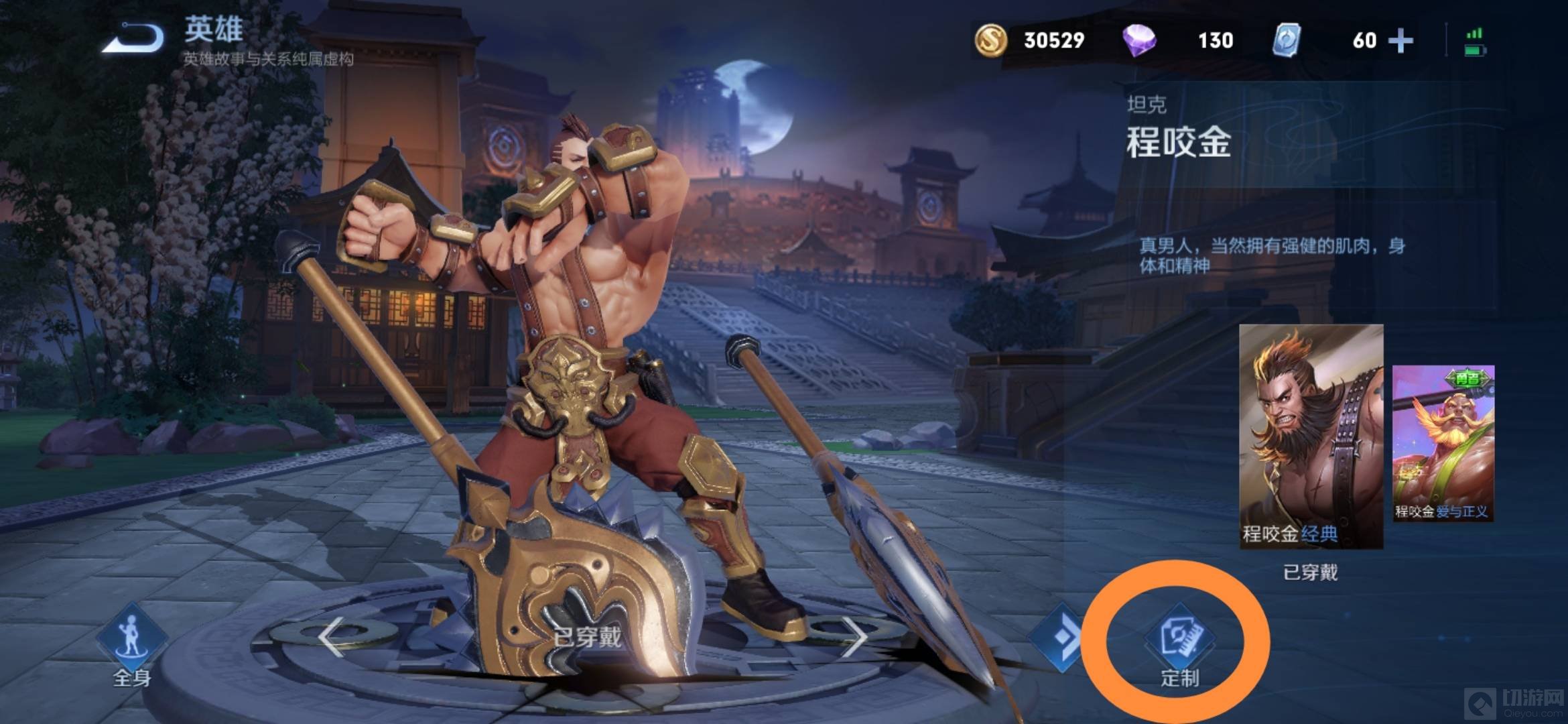Go back using the return arrow
The height and width of the screenshot is (724, 1568).
click(134, 39)
